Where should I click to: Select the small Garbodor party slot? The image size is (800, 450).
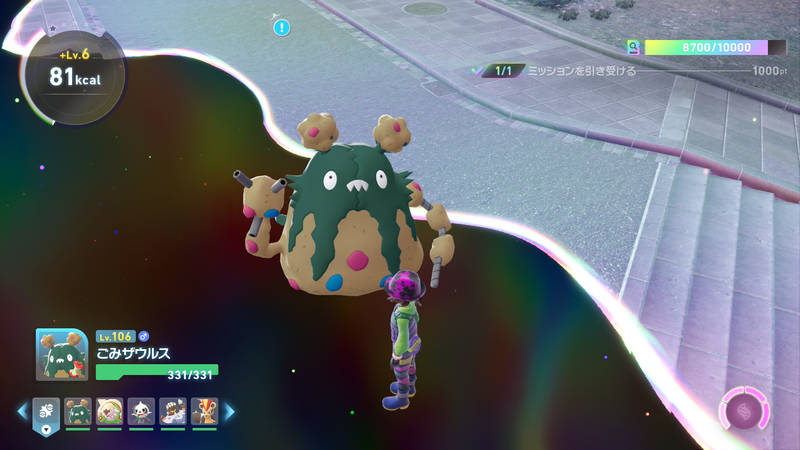coord(77,411)
